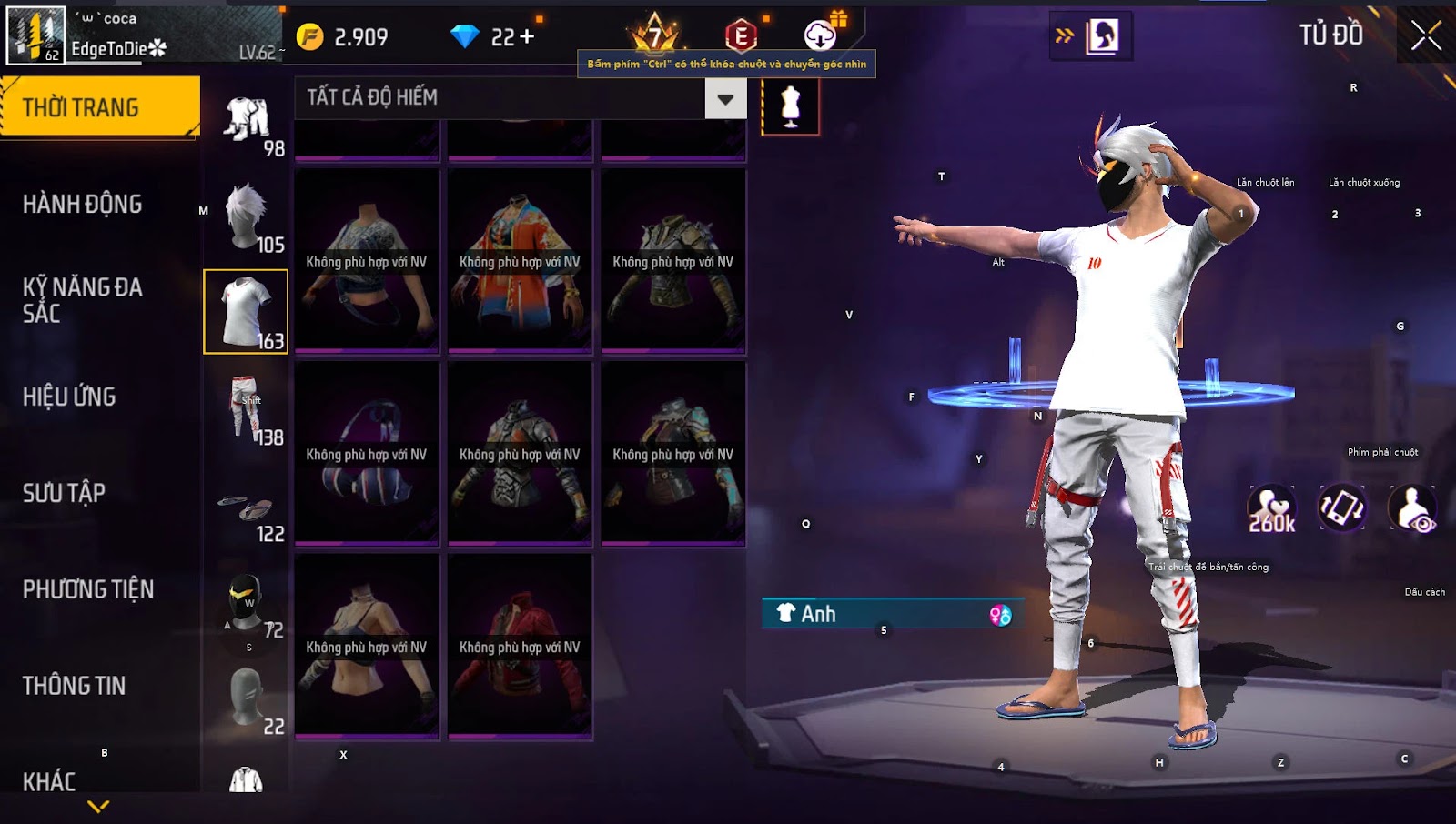Close the Tủ Đồ wardrobe screen
Viewport: 1456px width, 824px height.
[x=1425, y=36]
